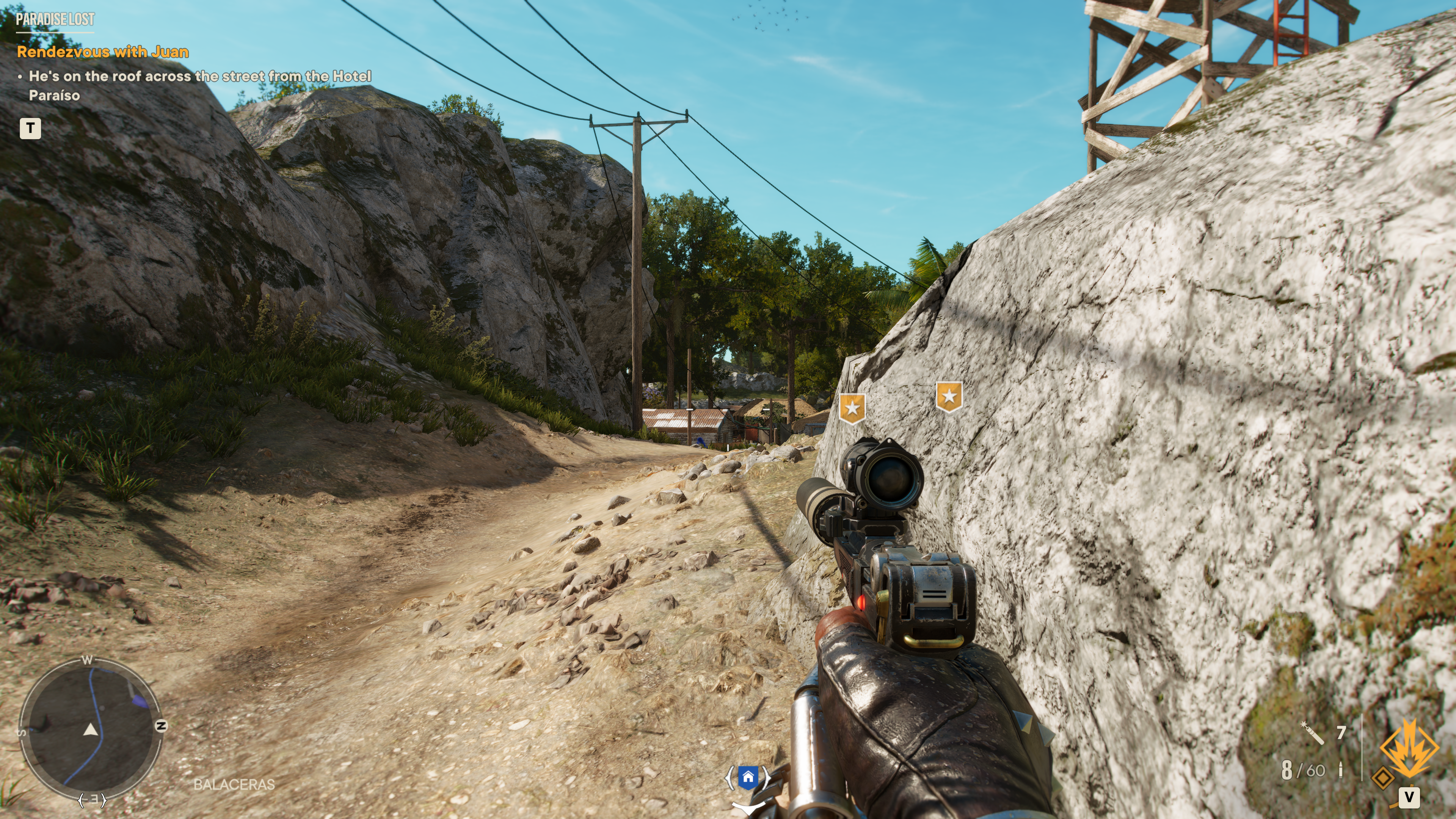Open the circular minimap
Screen dimensions: 1456x819
pos(90,728)
